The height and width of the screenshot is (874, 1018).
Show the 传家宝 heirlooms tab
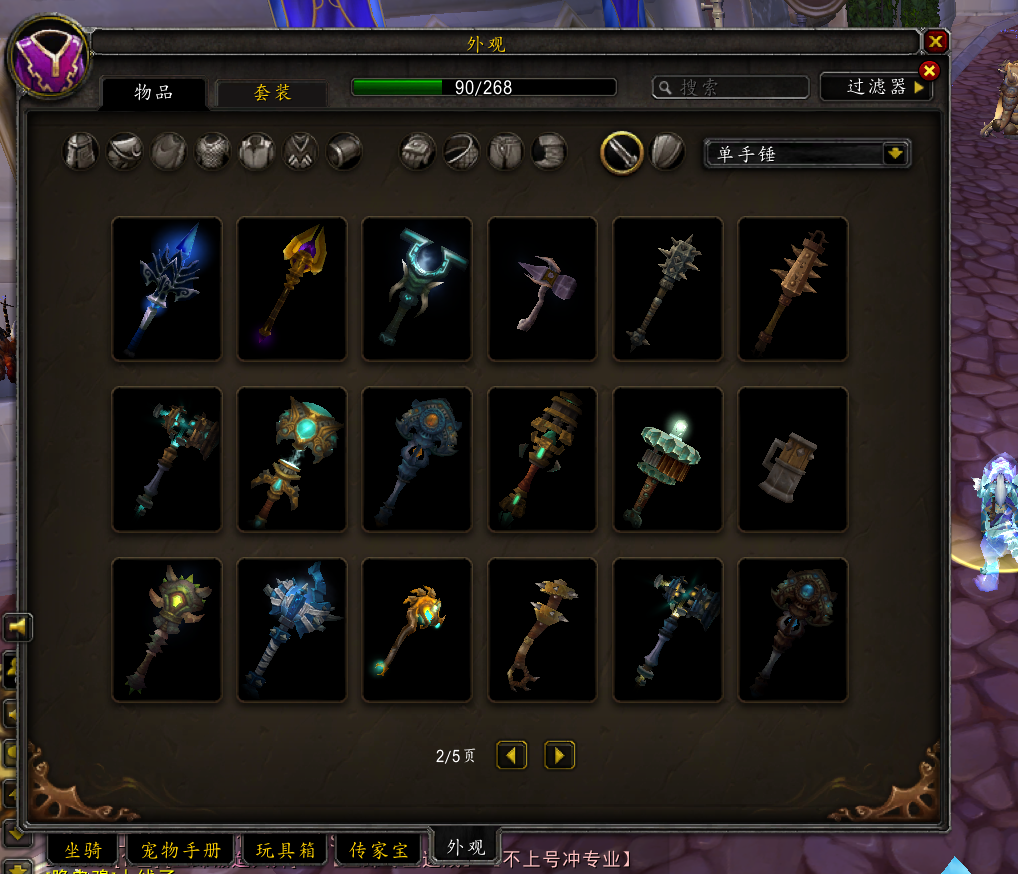pyautogui.click(x=379, y=850)
